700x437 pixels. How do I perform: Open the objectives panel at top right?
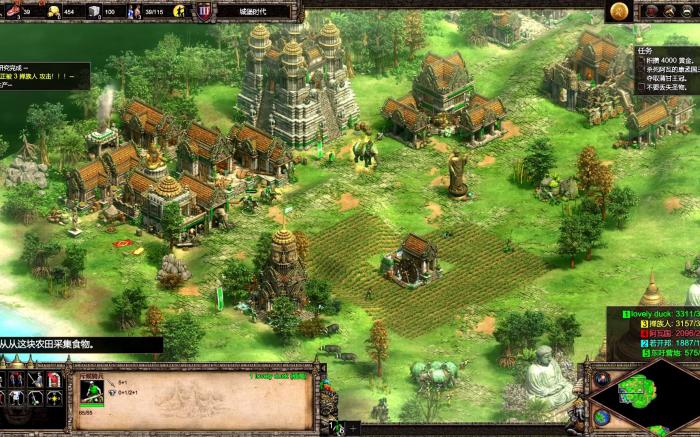click(667, 70)
